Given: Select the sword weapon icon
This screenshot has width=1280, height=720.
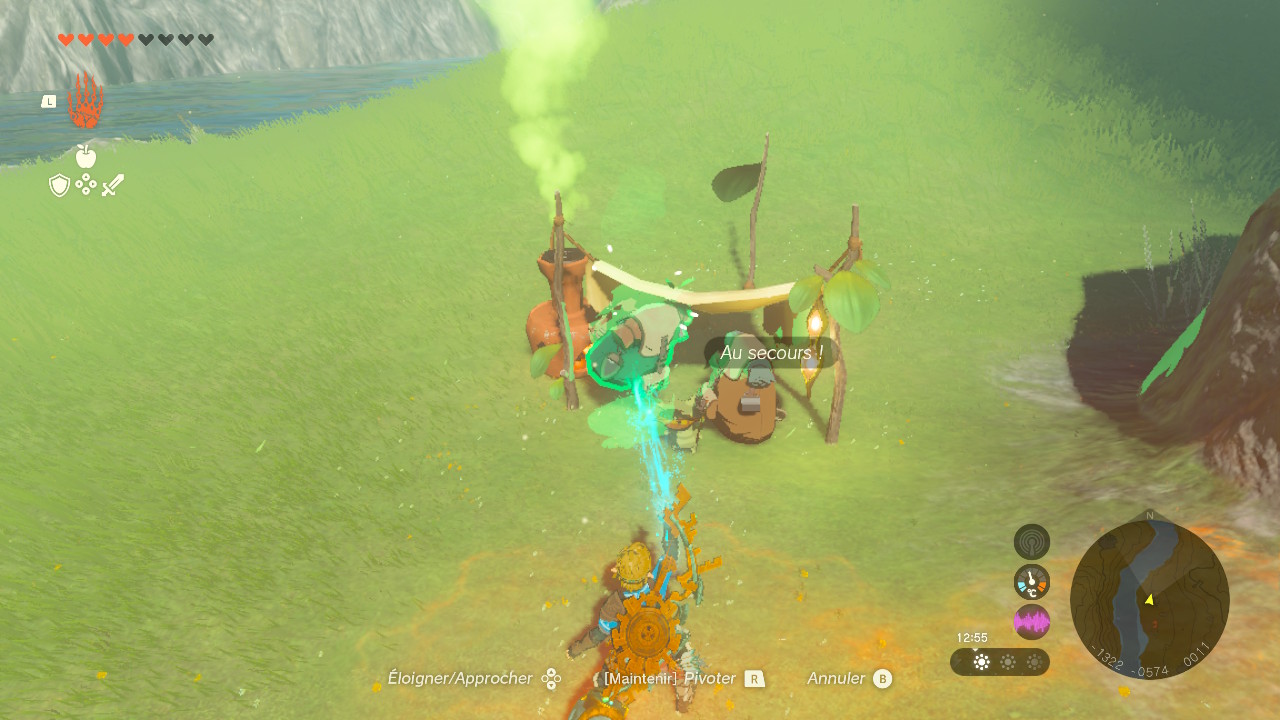Looking at the screenshot, I should (x=113, y=185).
